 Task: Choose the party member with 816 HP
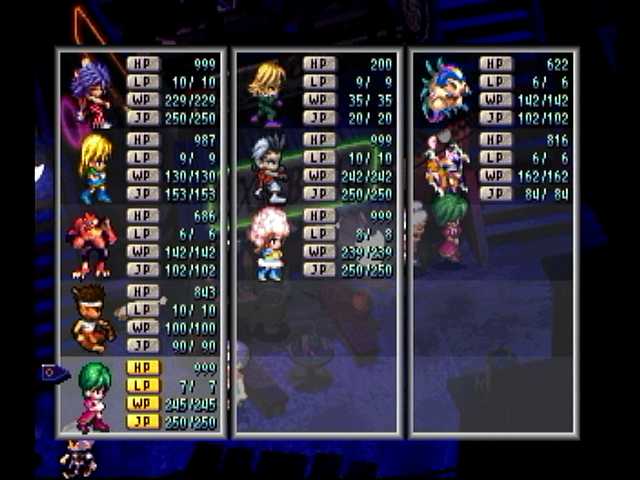pos(445,165)
